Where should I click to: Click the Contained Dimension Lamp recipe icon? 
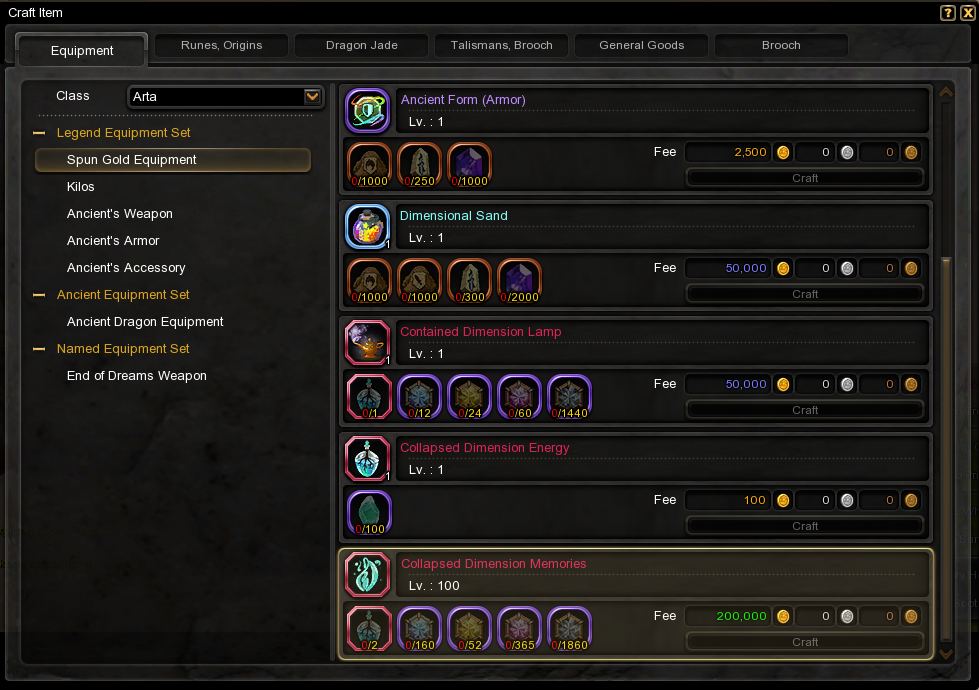coord(367,342)
